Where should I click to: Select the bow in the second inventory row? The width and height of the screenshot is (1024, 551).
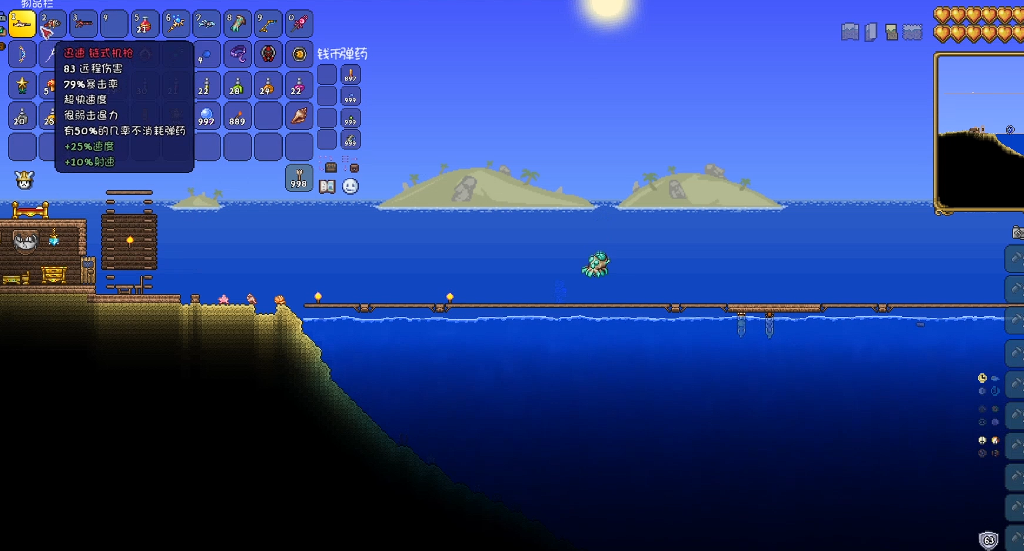coord(22,54)
